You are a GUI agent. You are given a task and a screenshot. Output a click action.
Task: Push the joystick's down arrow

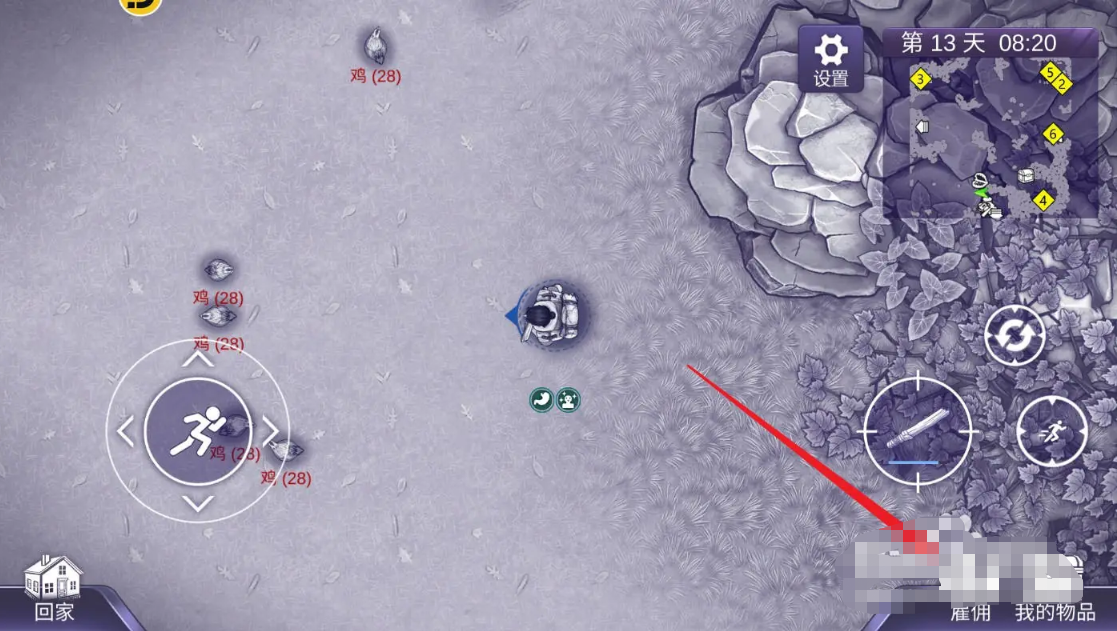click(198, 503)
